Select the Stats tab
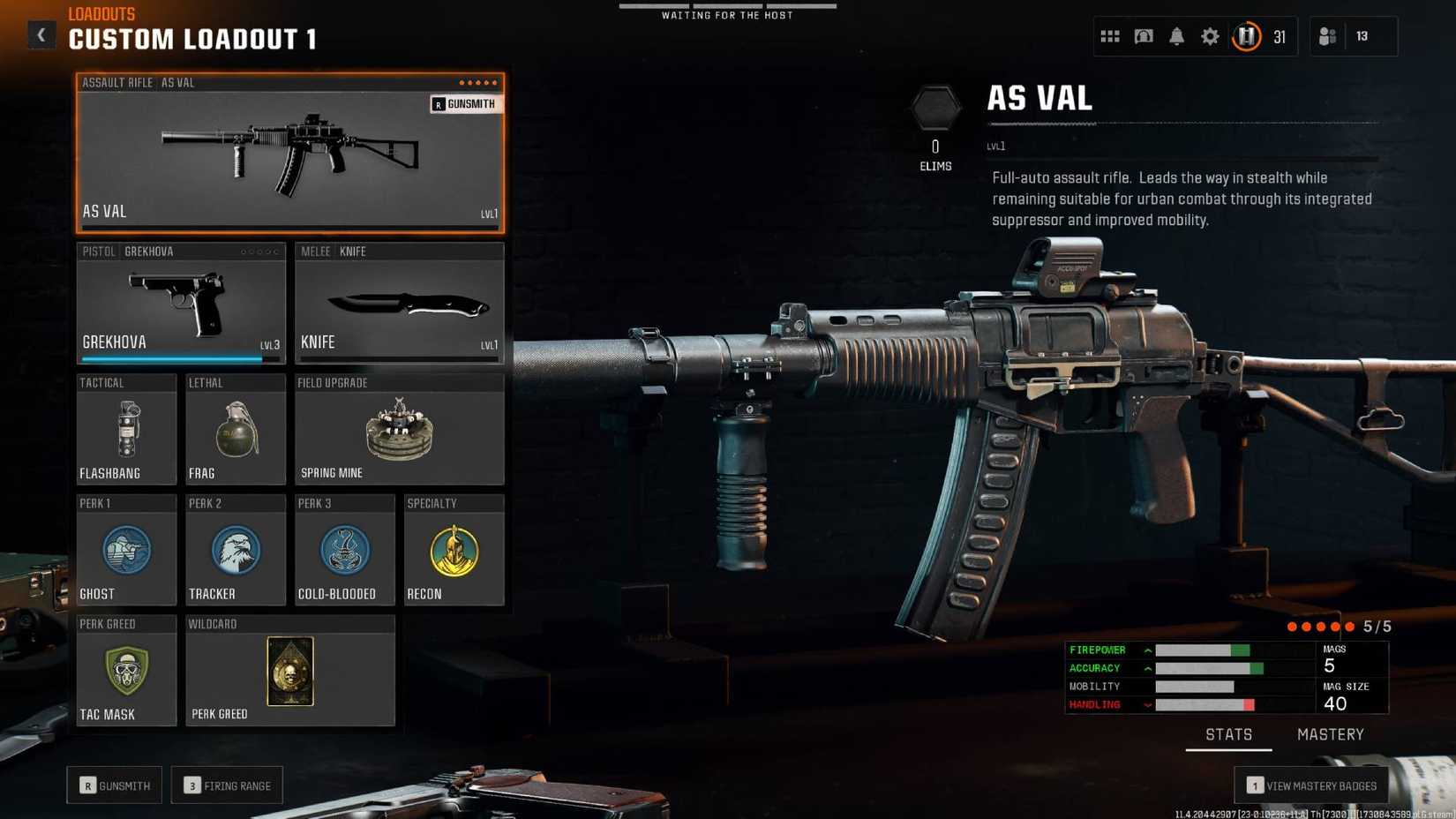This screenshot has height=819, width=1456. click(x=1228, y=734)
